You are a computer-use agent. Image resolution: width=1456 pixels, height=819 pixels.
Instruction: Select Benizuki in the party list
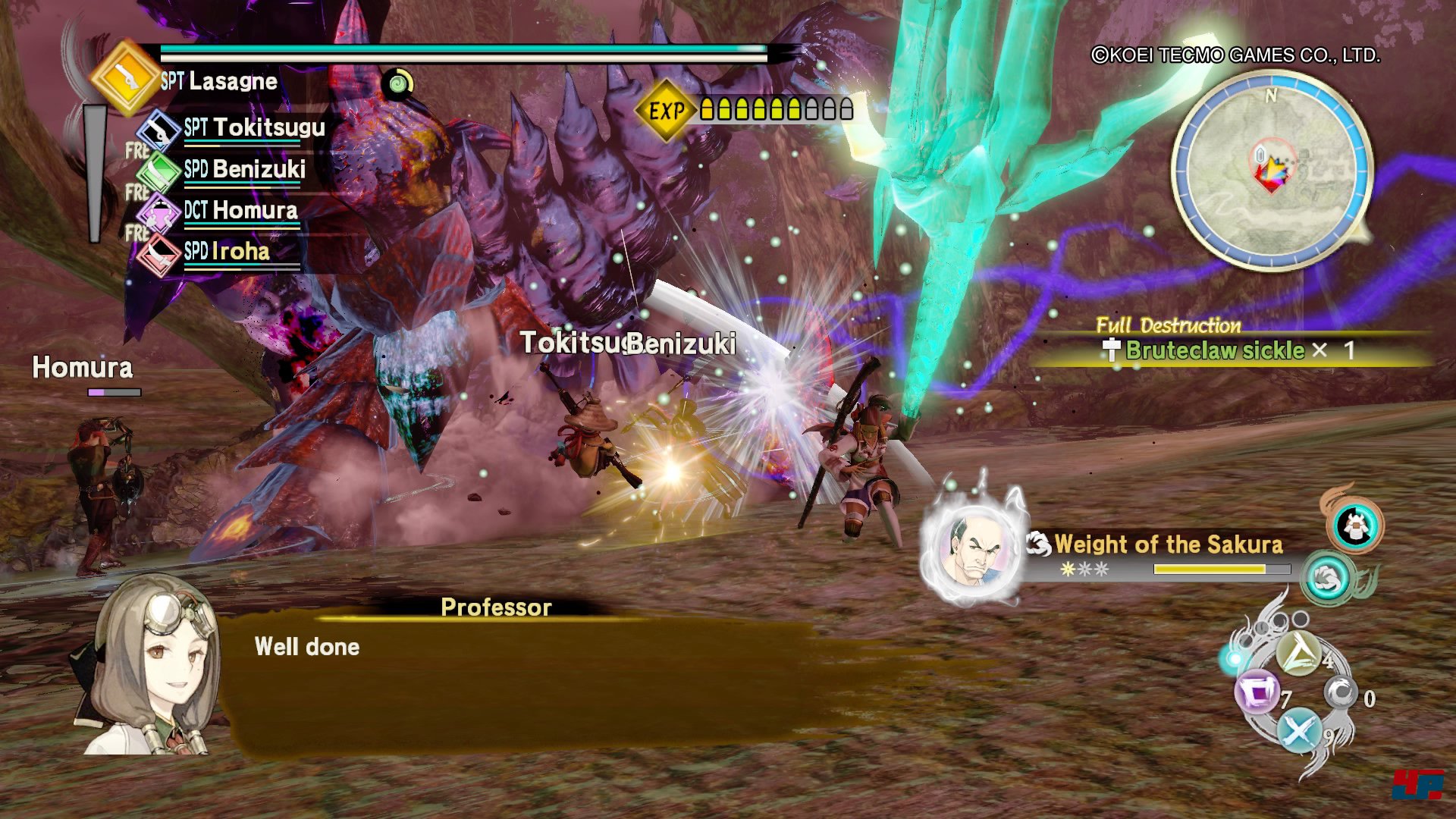tap(244, 170)
